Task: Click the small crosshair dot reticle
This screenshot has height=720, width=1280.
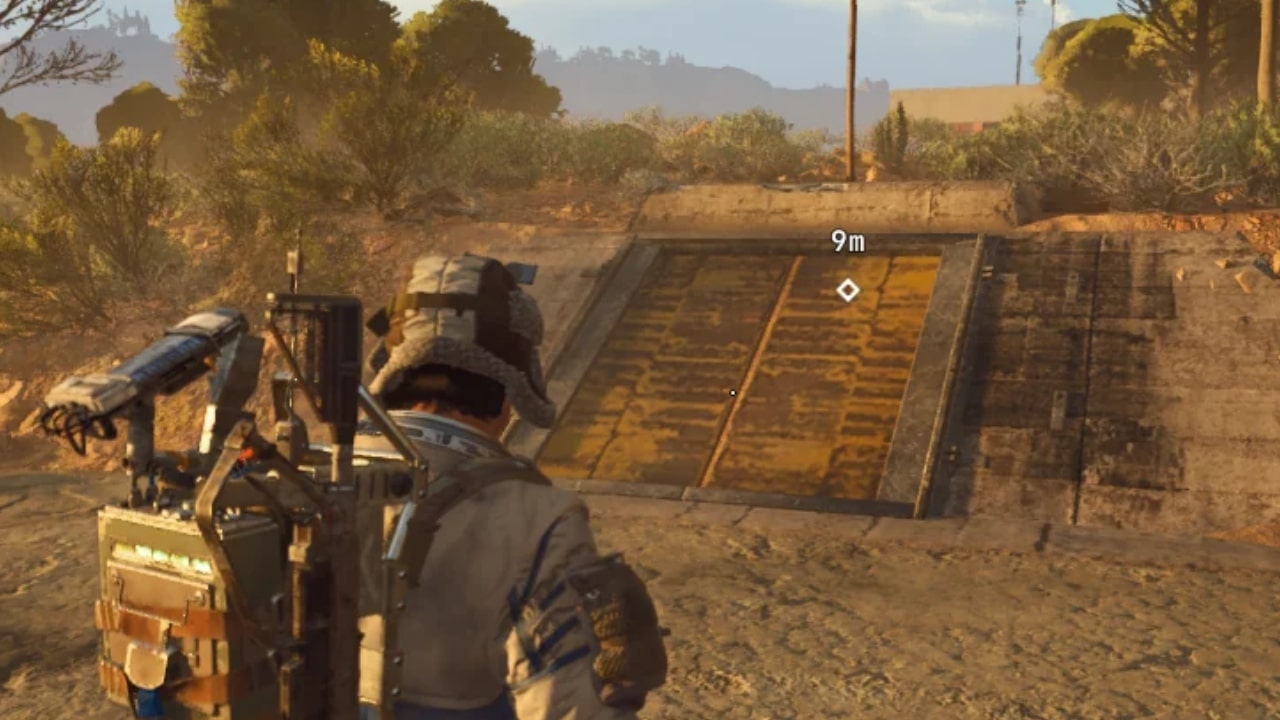Action: click(731, 393)
